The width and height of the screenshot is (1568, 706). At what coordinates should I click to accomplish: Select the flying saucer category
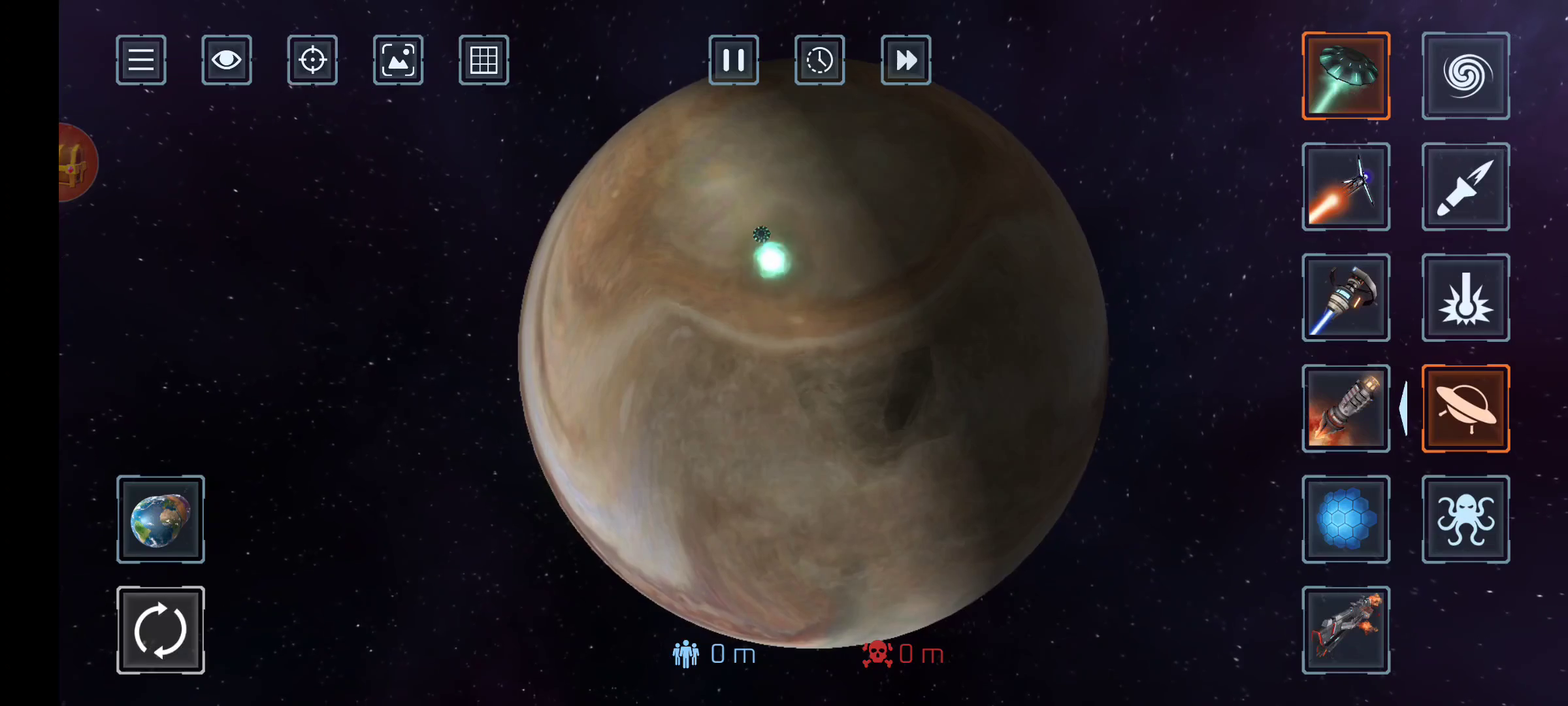1465,409
